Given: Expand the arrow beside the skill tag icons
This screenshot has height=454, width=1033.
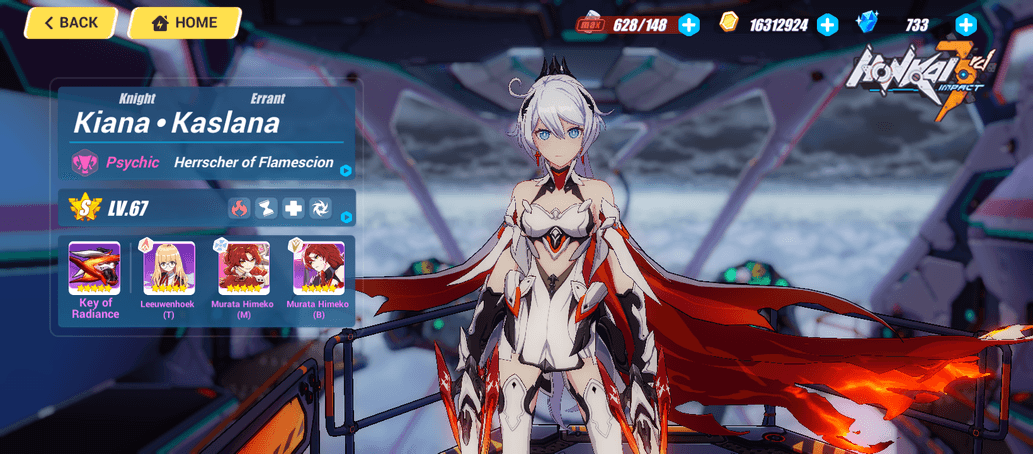Looking at the screenshot, I should pos(346,217).
